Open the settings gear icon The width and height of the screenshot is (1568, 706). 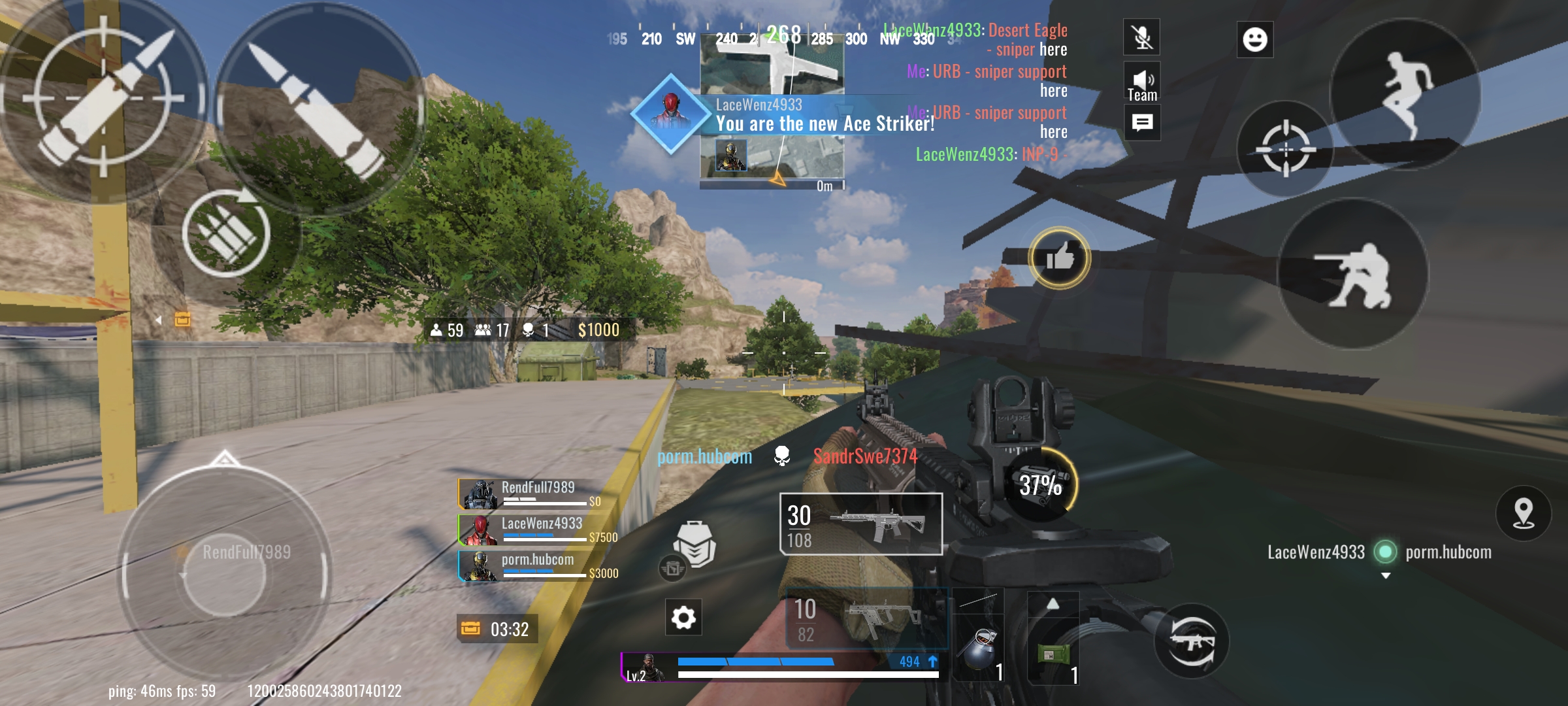683,617
